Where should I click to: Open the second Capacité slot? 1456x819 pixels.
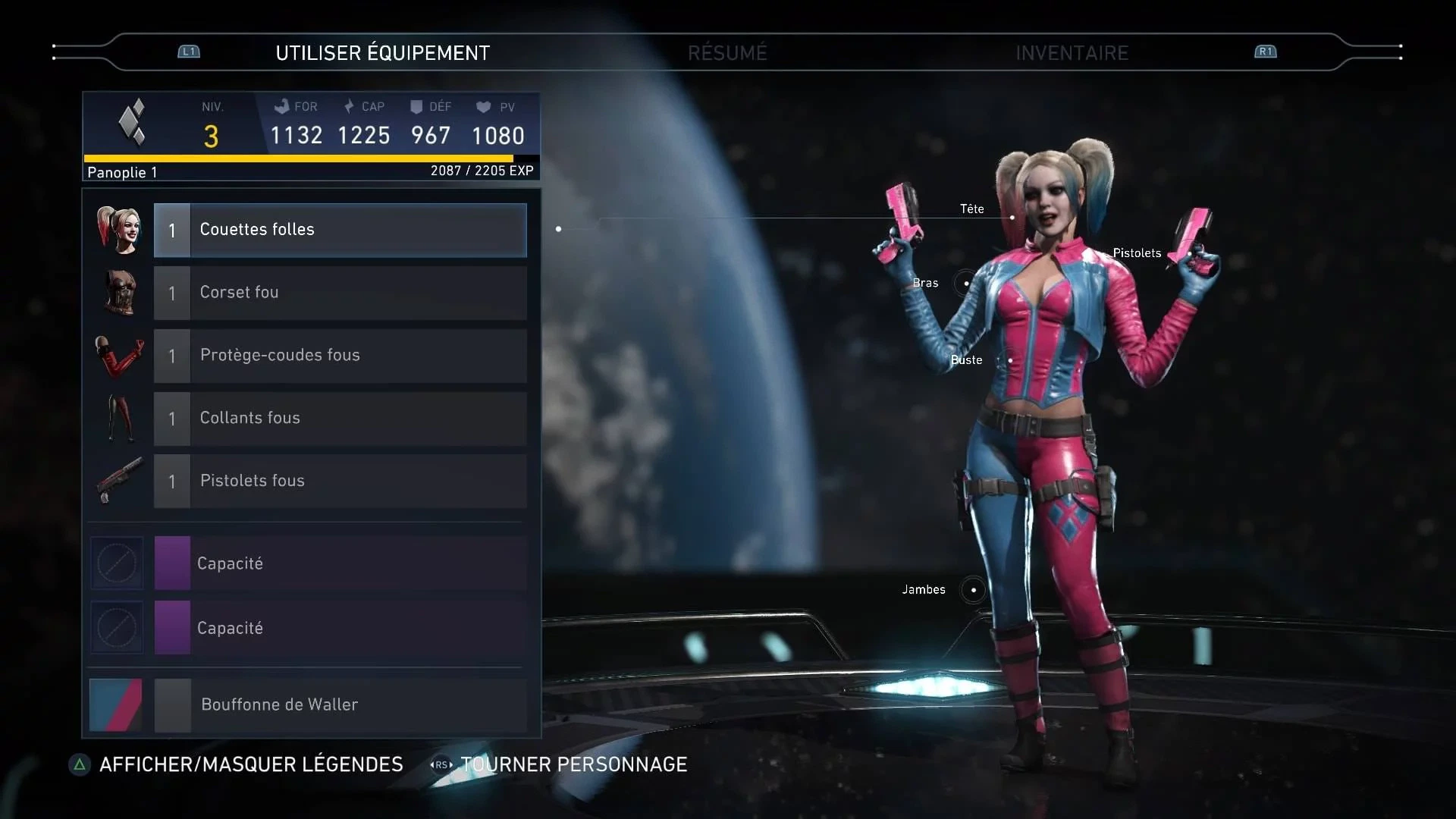coord(340,628)
